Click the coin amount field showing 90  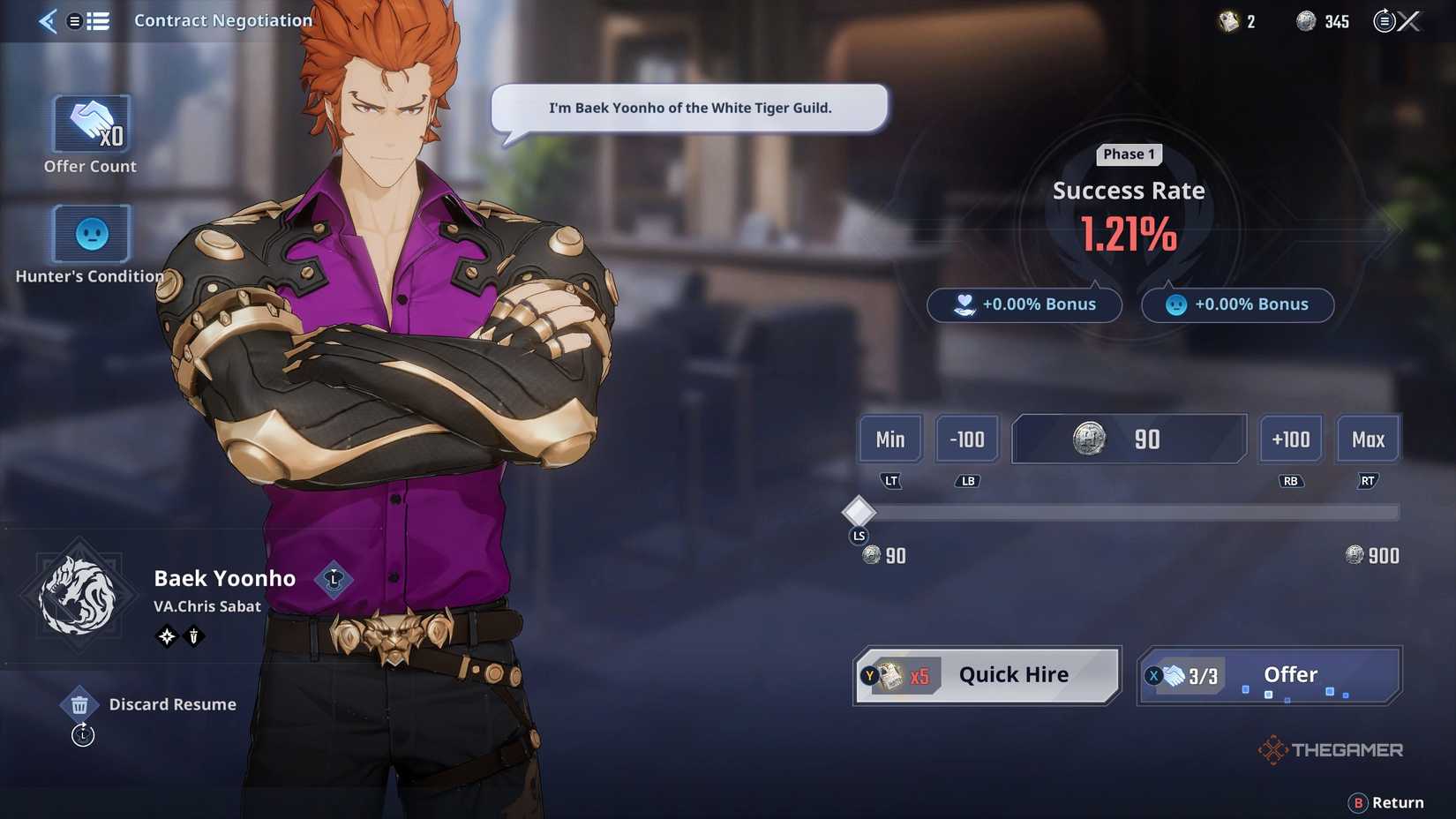pos(1129,439)
